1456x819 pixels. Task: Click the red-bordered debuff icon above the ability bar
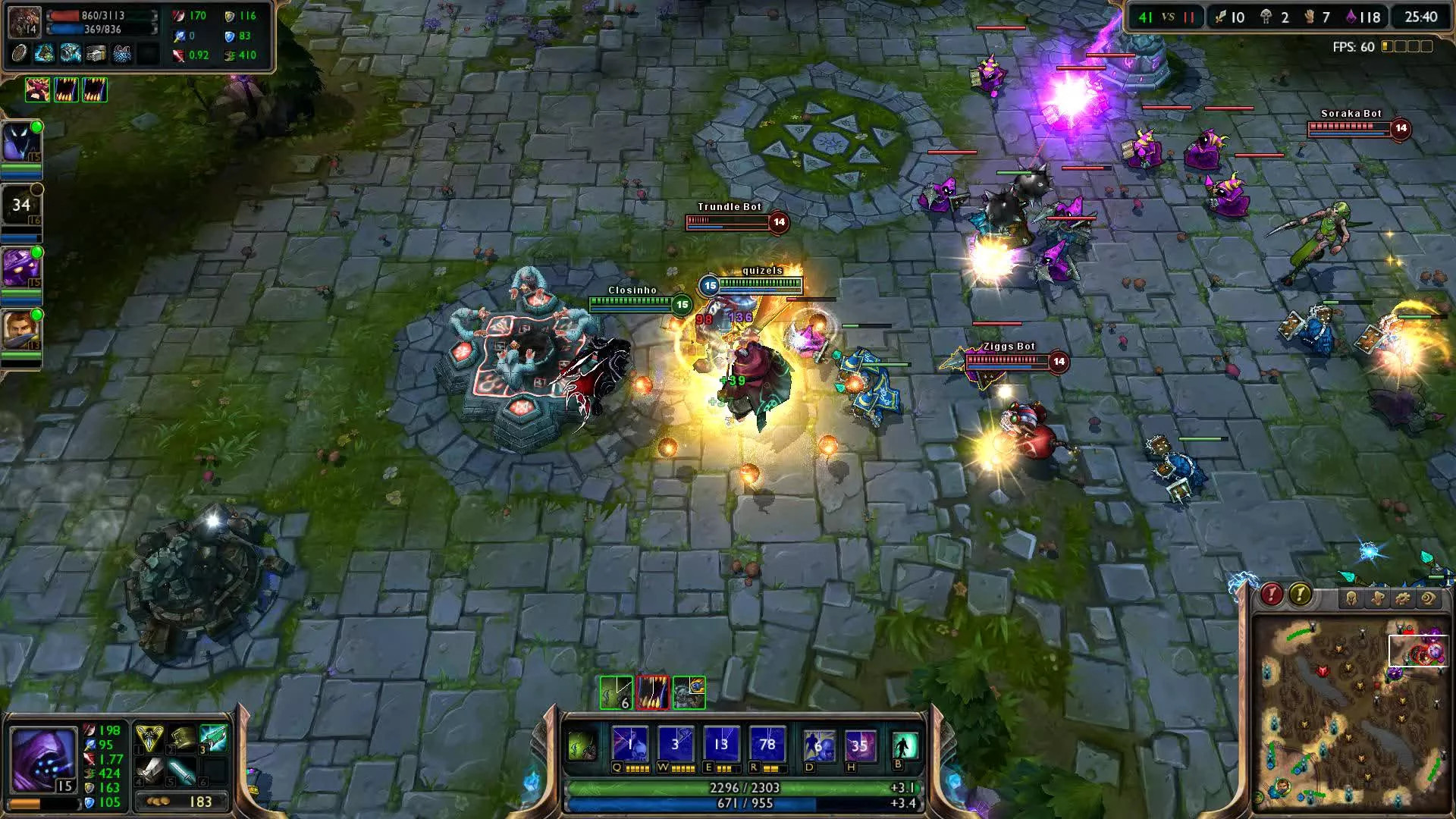coord(653,692)
